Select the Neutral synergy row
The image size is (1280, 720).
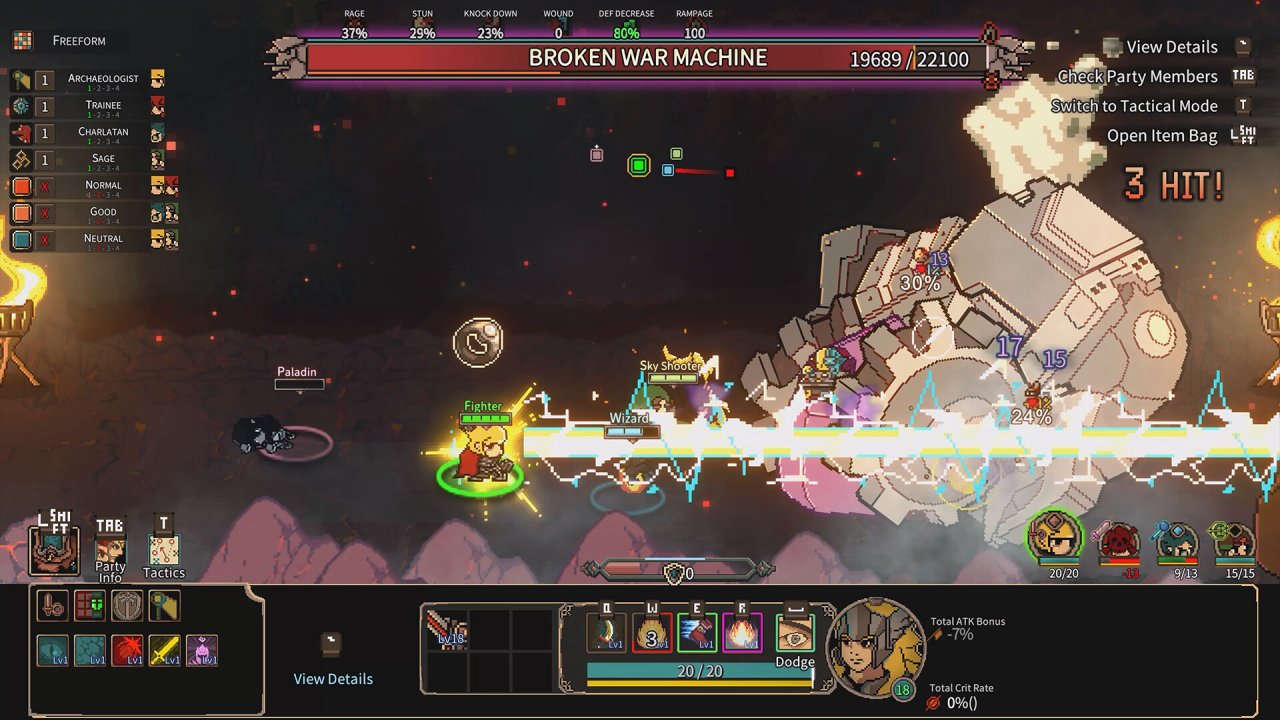[x=88, y=240]
